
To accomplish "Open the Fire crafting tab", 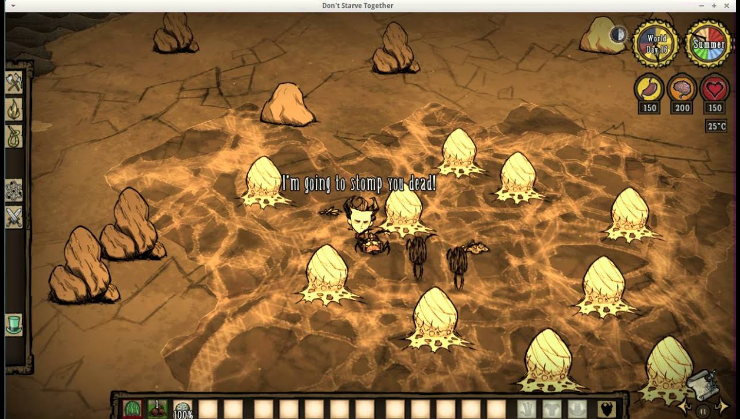I will tap(14, 109).
